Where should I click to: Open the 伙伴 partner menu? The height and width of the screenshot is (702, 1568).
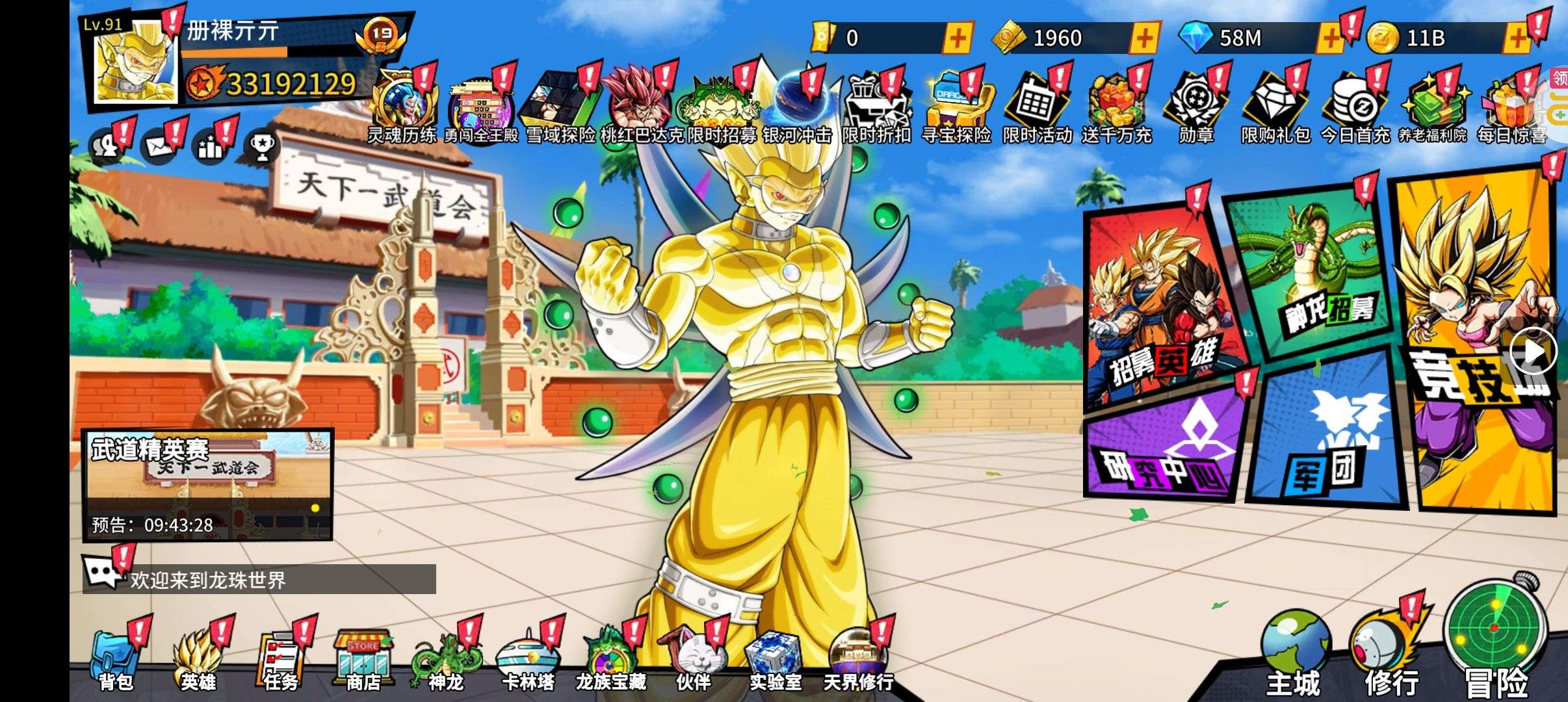pyautogui.click(x=693, y=660)
